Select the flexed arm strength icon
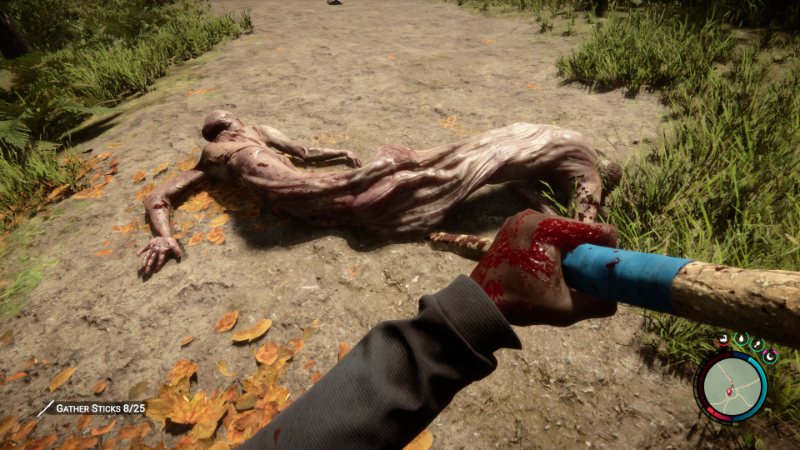This screenshot has height=450, width=800. 723,339
